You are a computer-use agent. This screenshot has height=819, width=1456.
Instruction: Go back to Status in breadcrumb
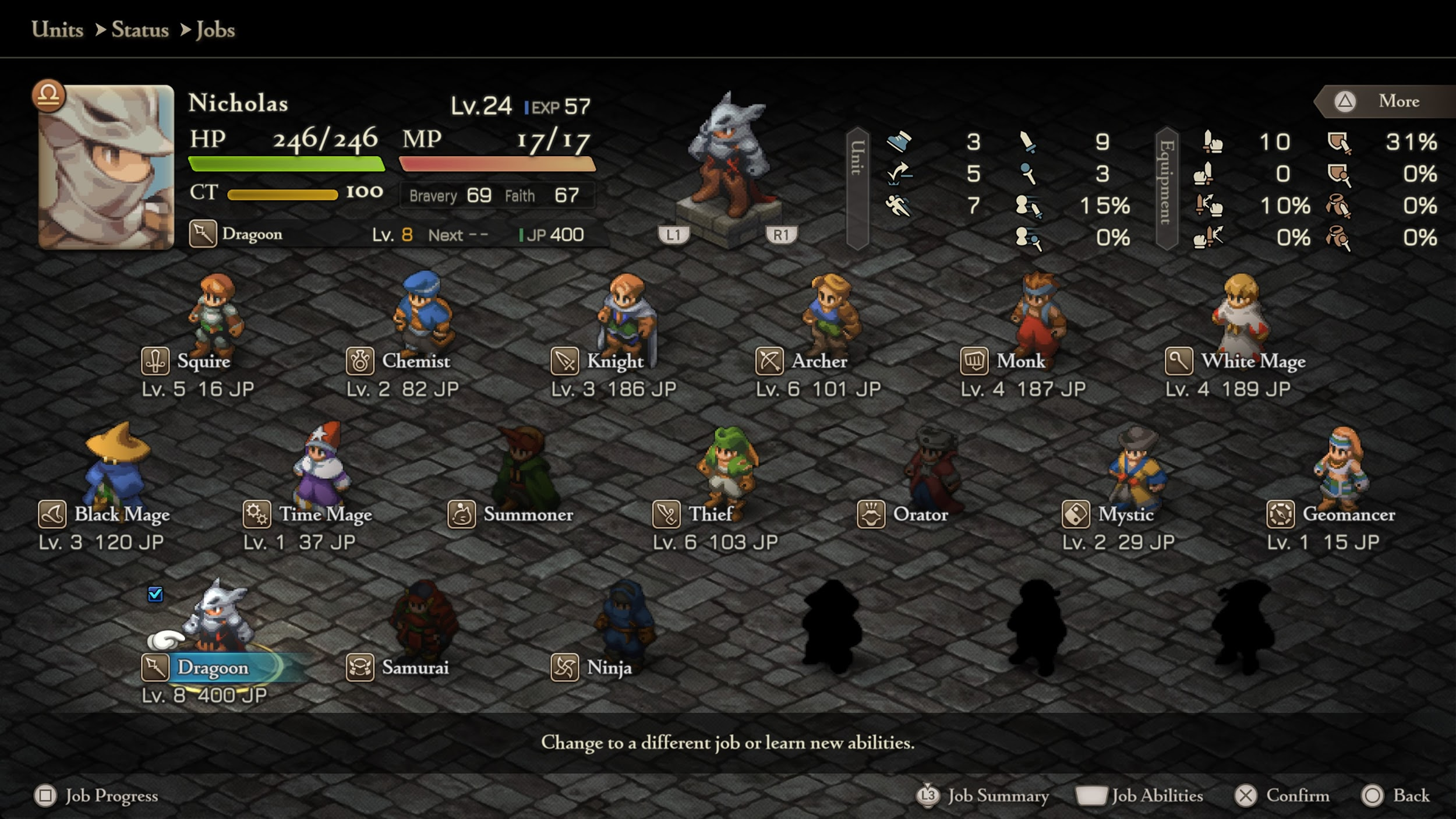pos(140,29)
